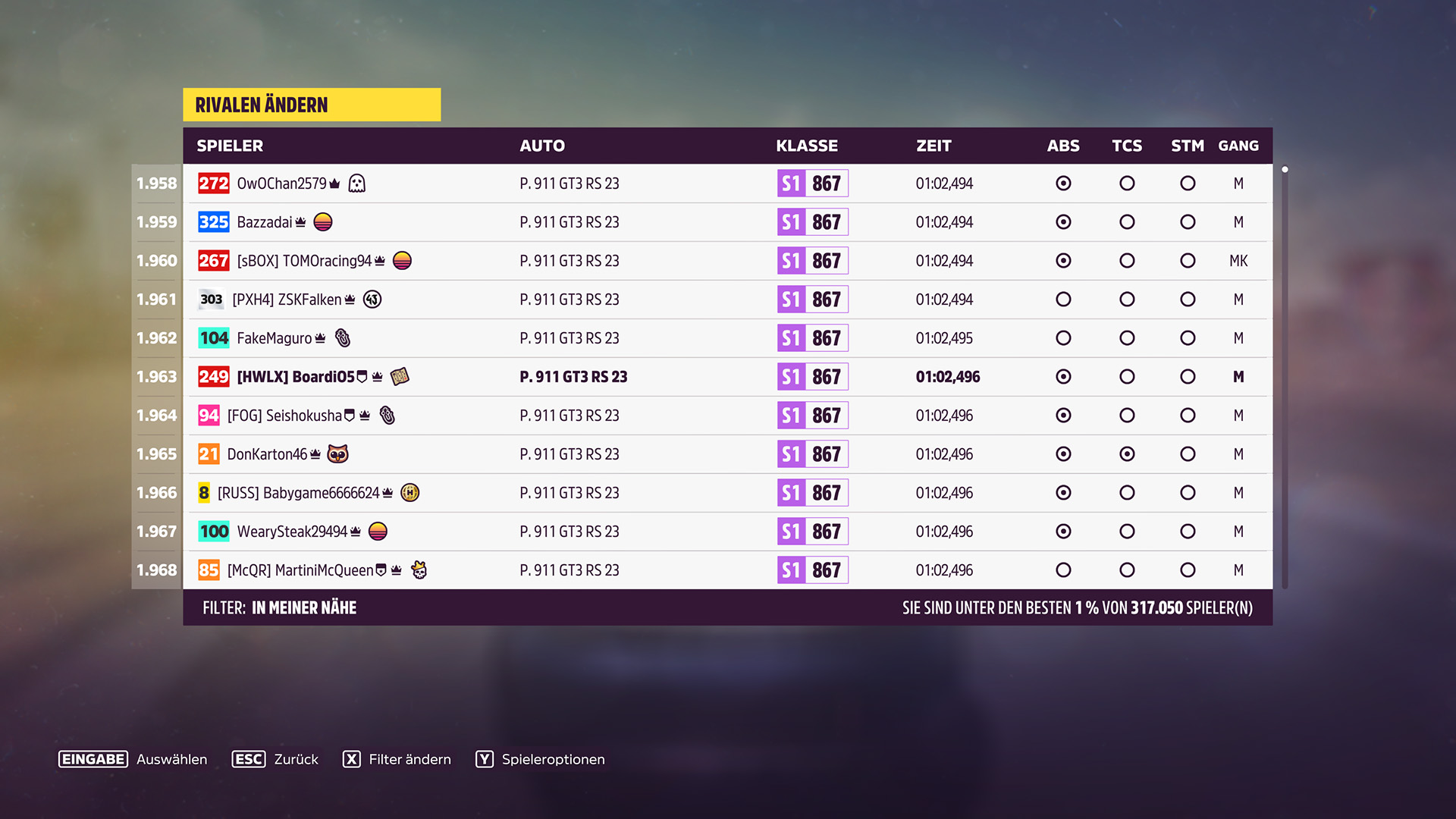The width and height of the screenshot is (1456, 819).
Task: Select the sunset badge beside Bazzadai
Action: tap(325, 221)
